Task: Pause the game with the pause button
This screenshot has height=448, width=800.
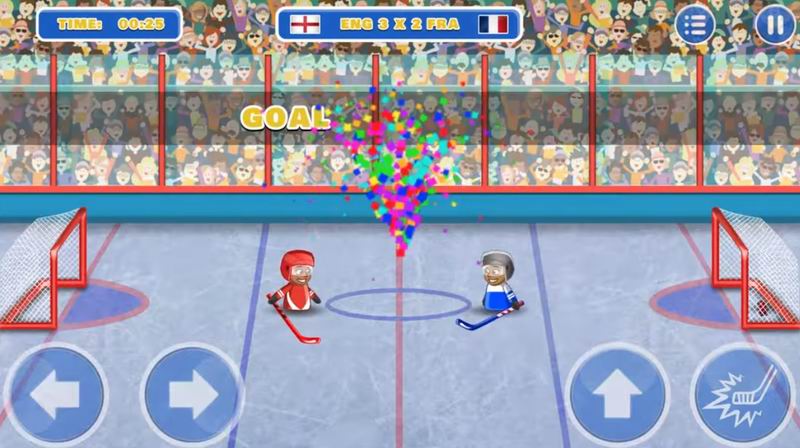Action: (x=774, y=25)
